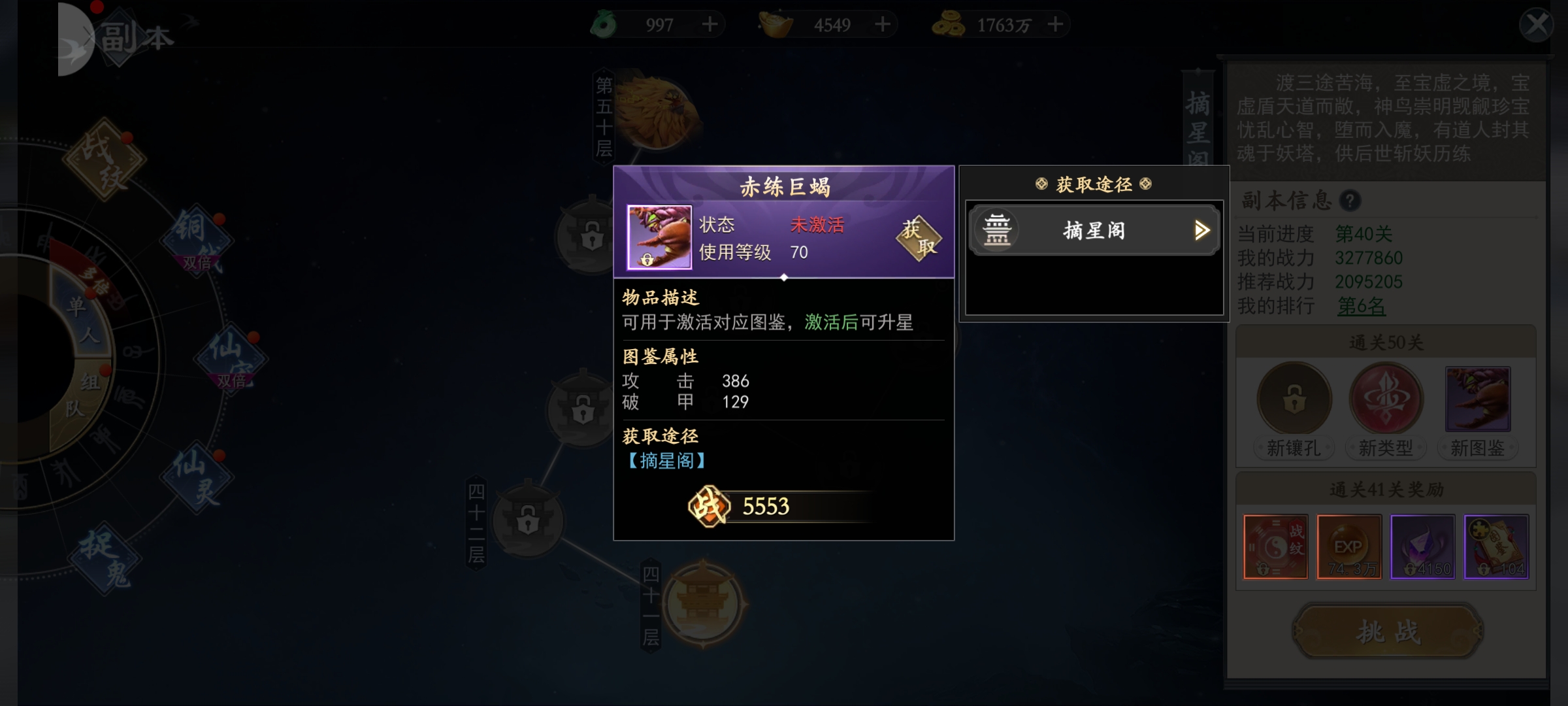Select the 41st floor stage node
The image size is (1568, 706).
click(x=703, y=603)
